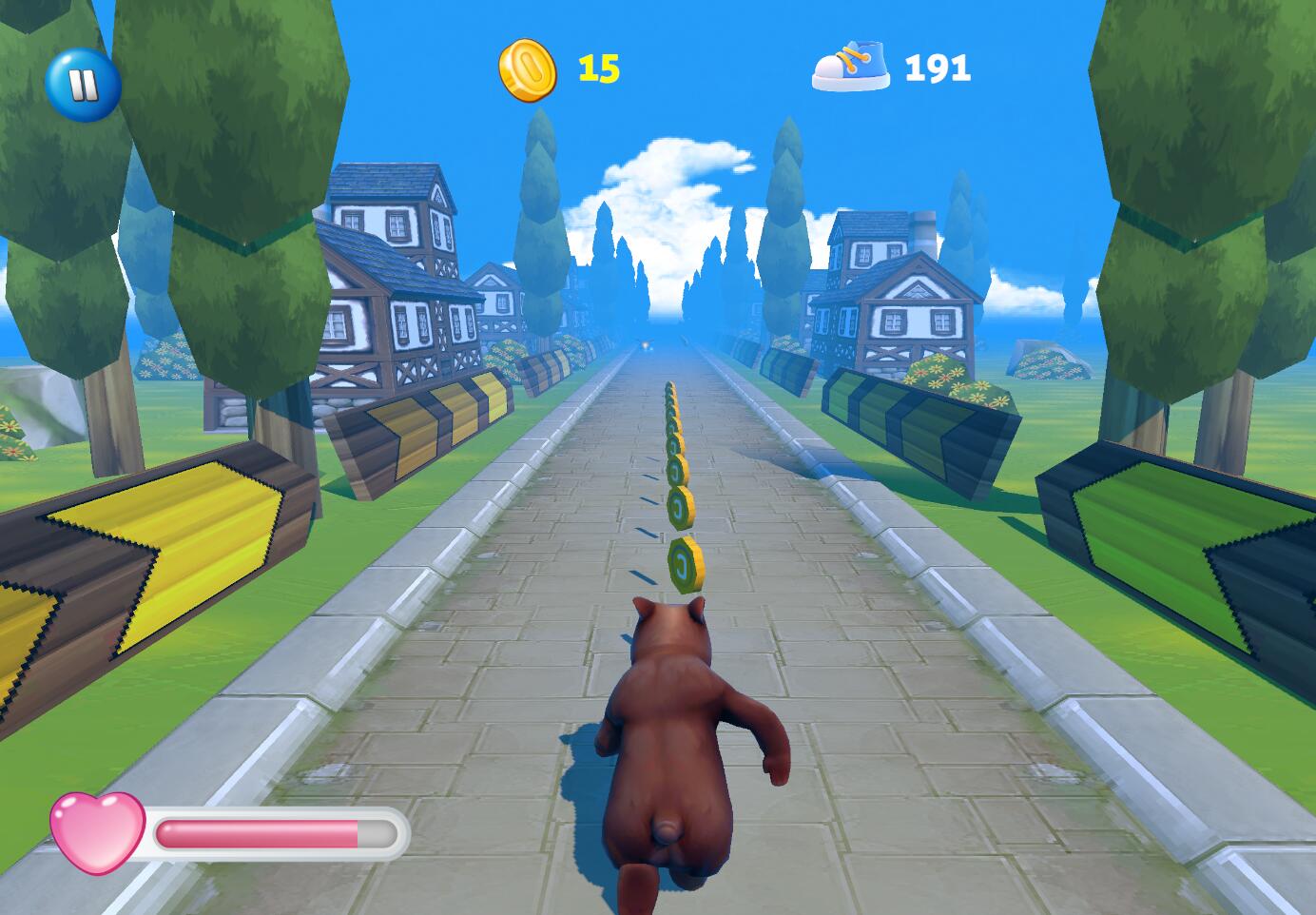Tap the farthest collectible in the trail

pos(668,384)
